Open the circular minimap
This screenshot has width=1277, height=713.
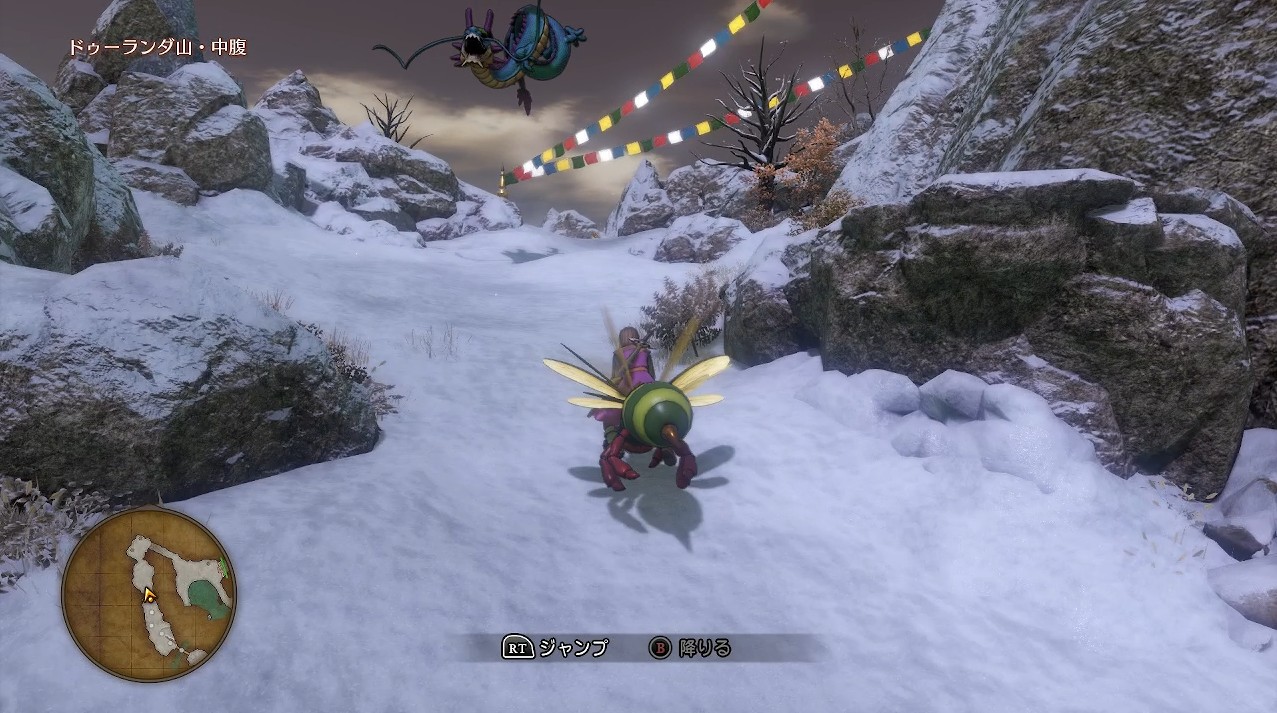[x=149, y=594]
